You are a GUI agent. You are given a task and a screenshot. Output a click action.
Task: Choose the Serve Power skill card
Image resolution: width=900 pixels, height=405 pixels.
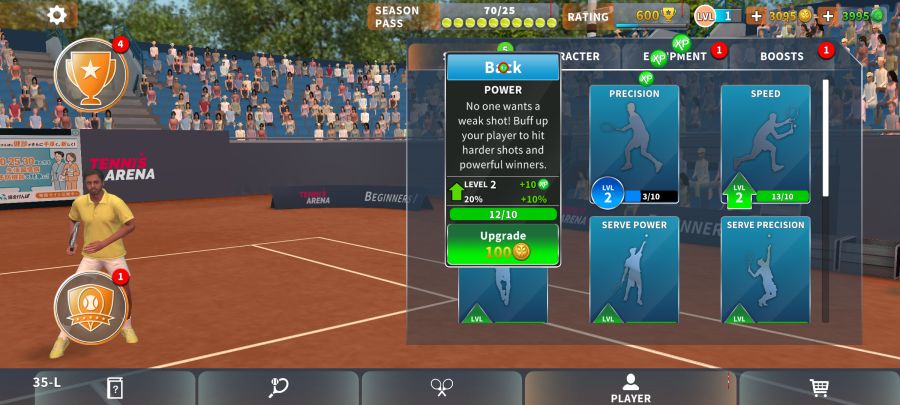point(634,270)
